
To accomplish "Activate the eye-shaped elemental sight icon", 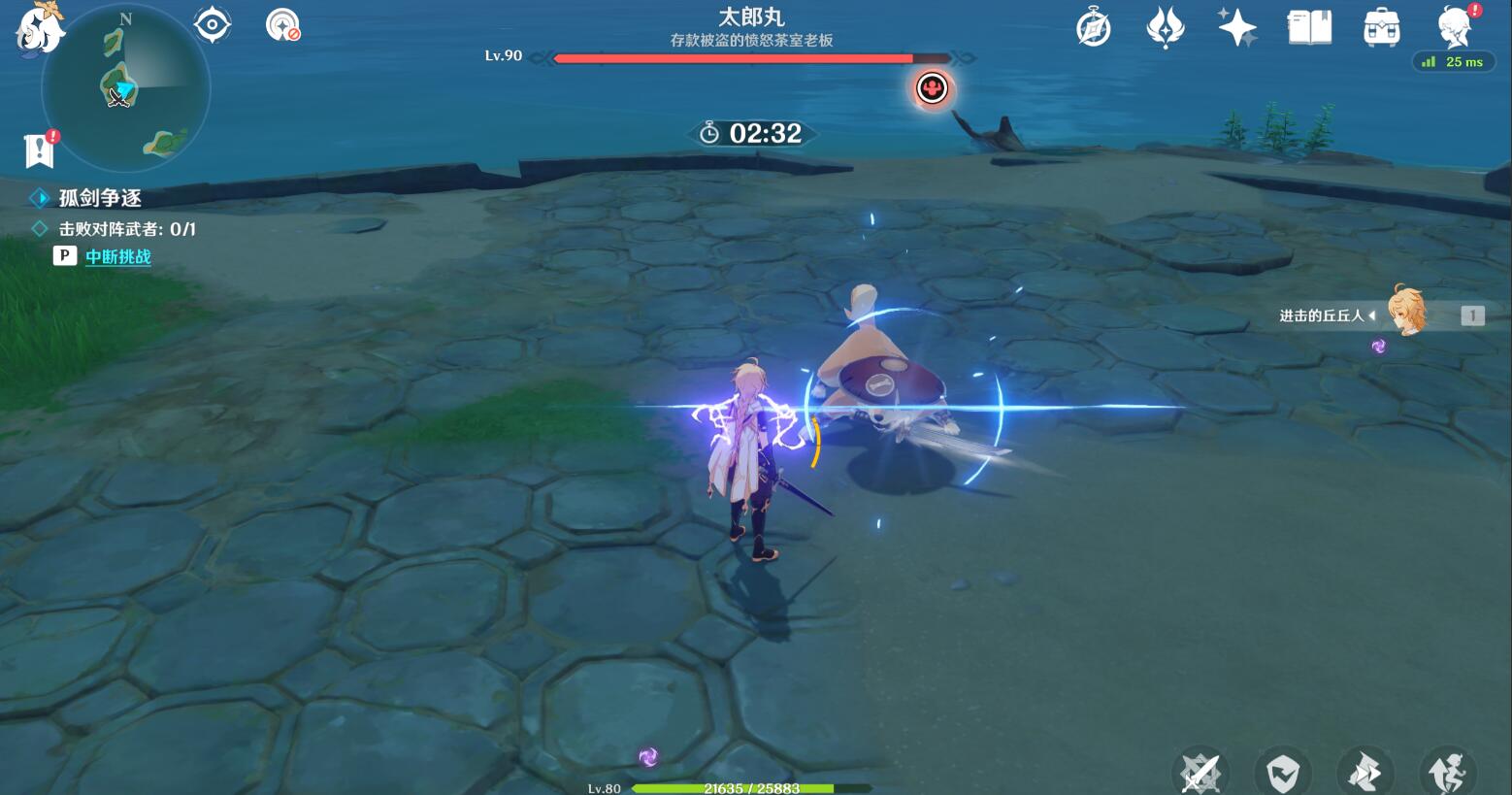I will (x=212, y=24).
